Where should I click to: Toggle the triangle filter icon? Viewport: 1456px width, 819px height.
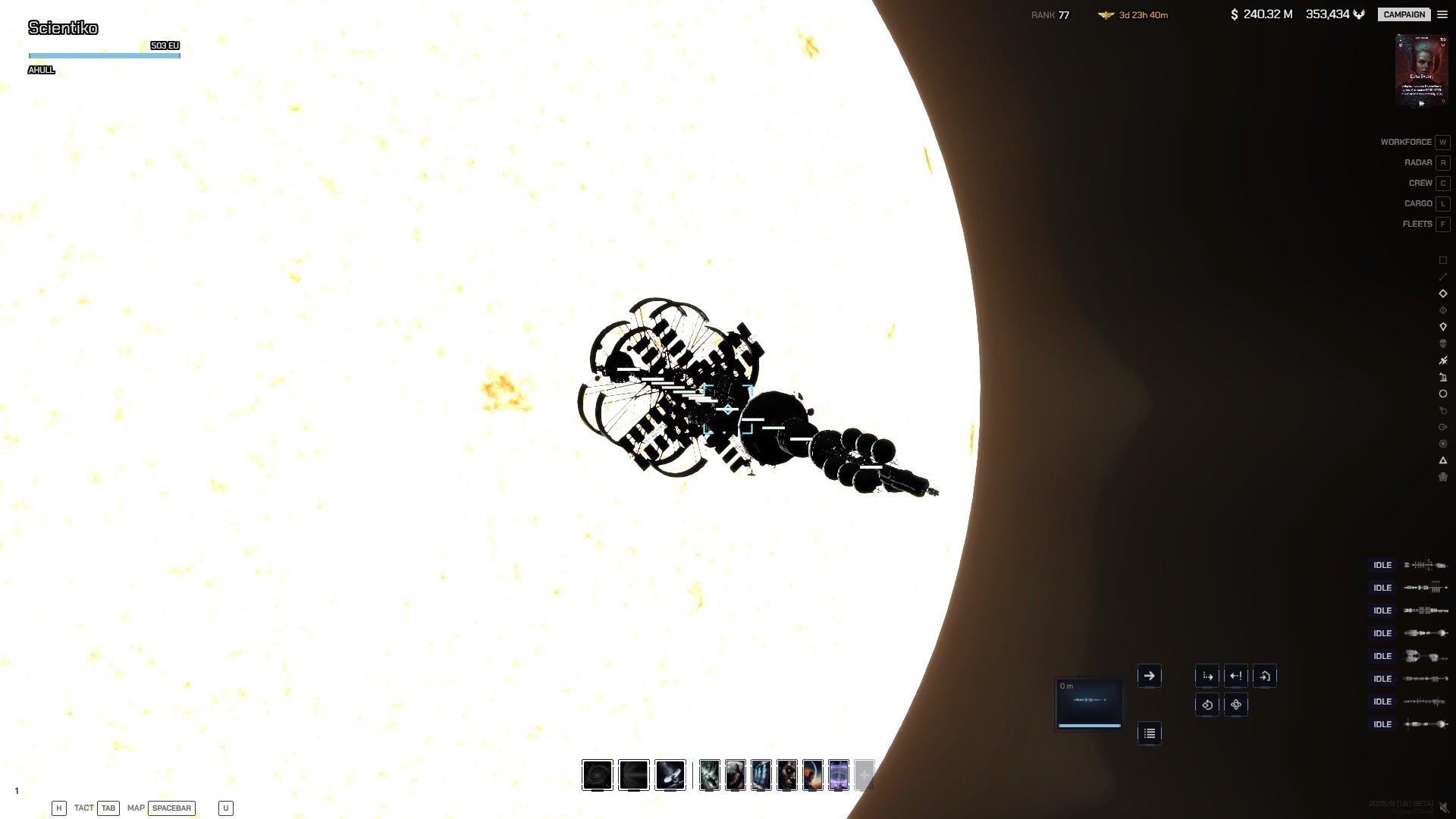point(1443,460)
